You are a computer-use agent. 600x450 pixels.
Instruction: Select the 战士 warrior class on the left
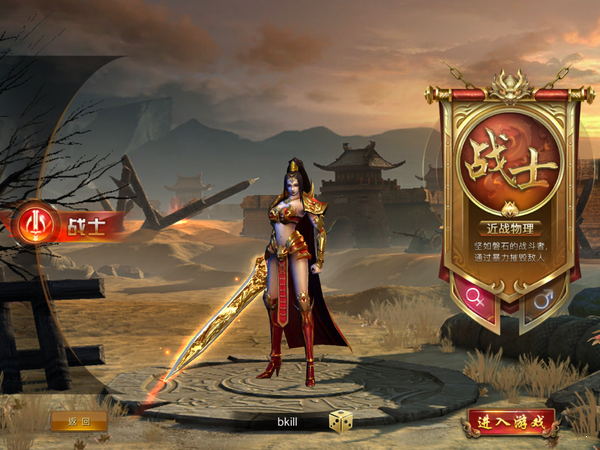68,225
